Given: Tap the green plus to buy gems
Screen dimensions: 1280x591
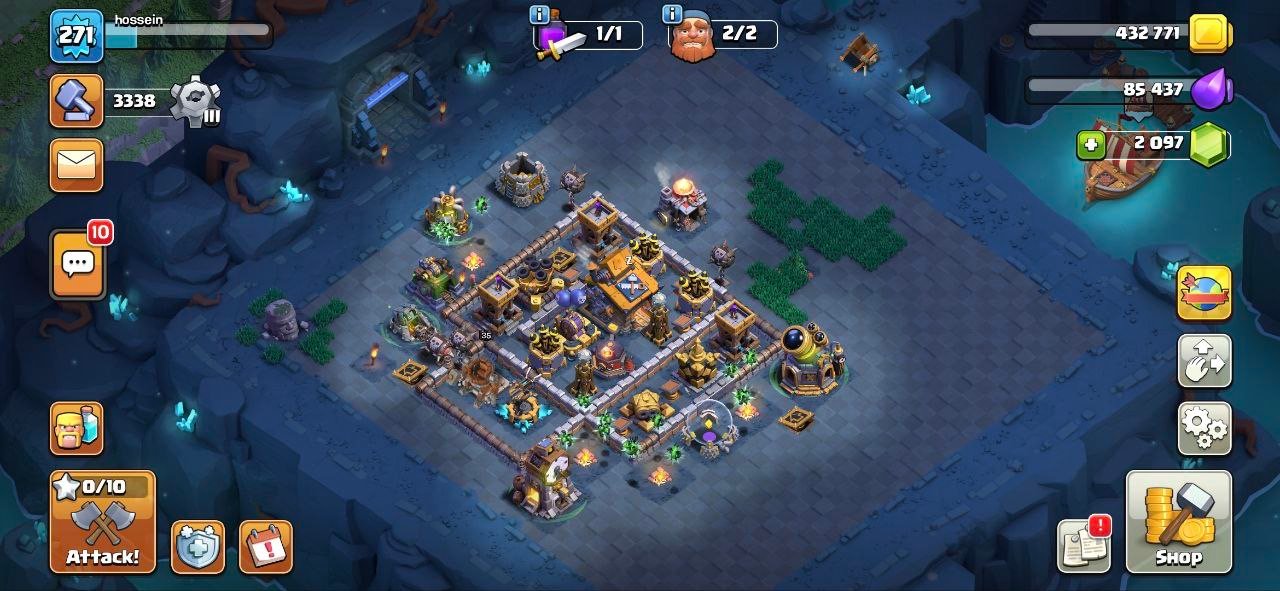Looking at the screenshot, I should 1091,145.
